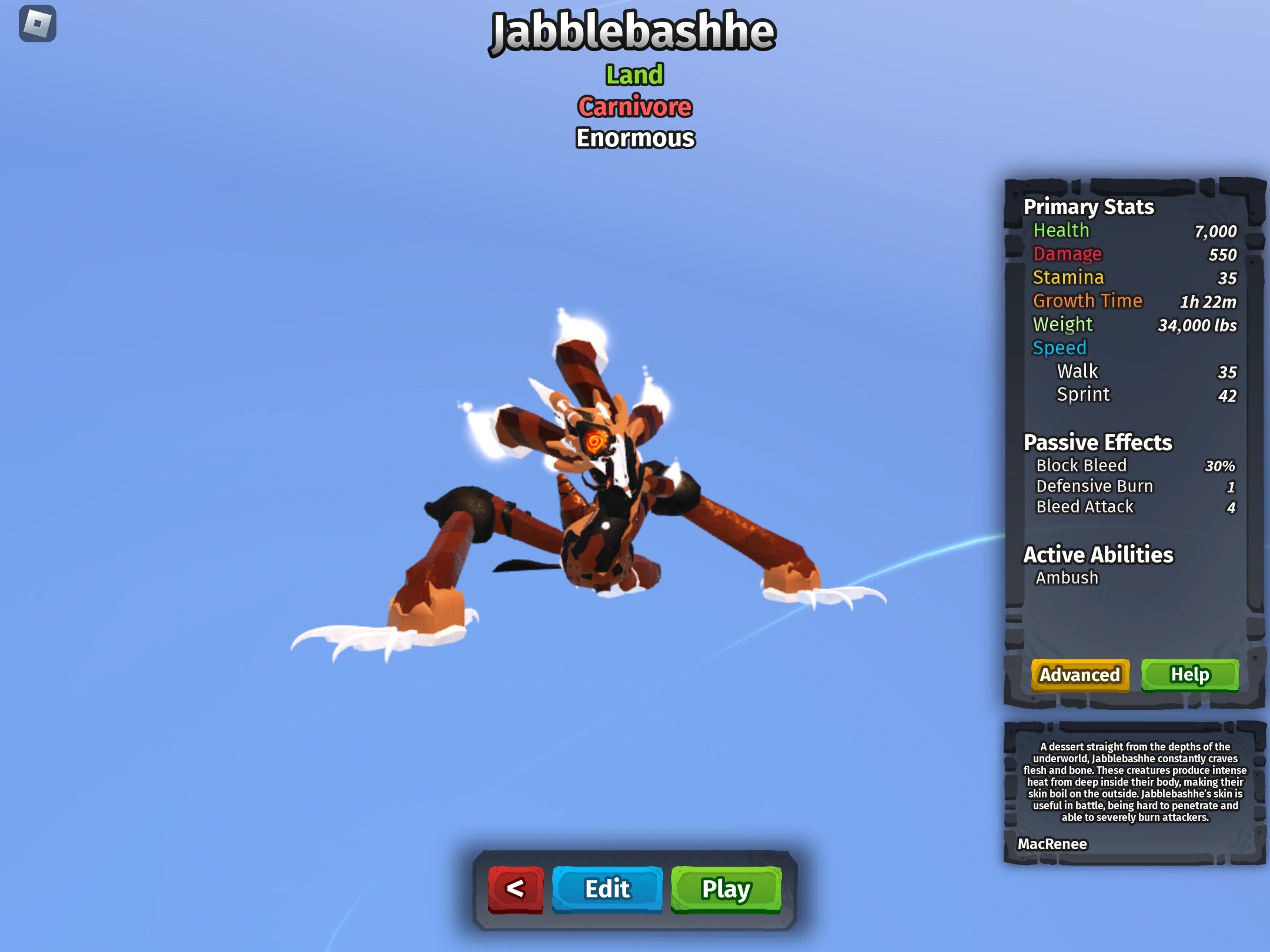This screenshot has width=1270, height=952.
Task: Expand the Passive Effects section
Action: [1098, 443]
